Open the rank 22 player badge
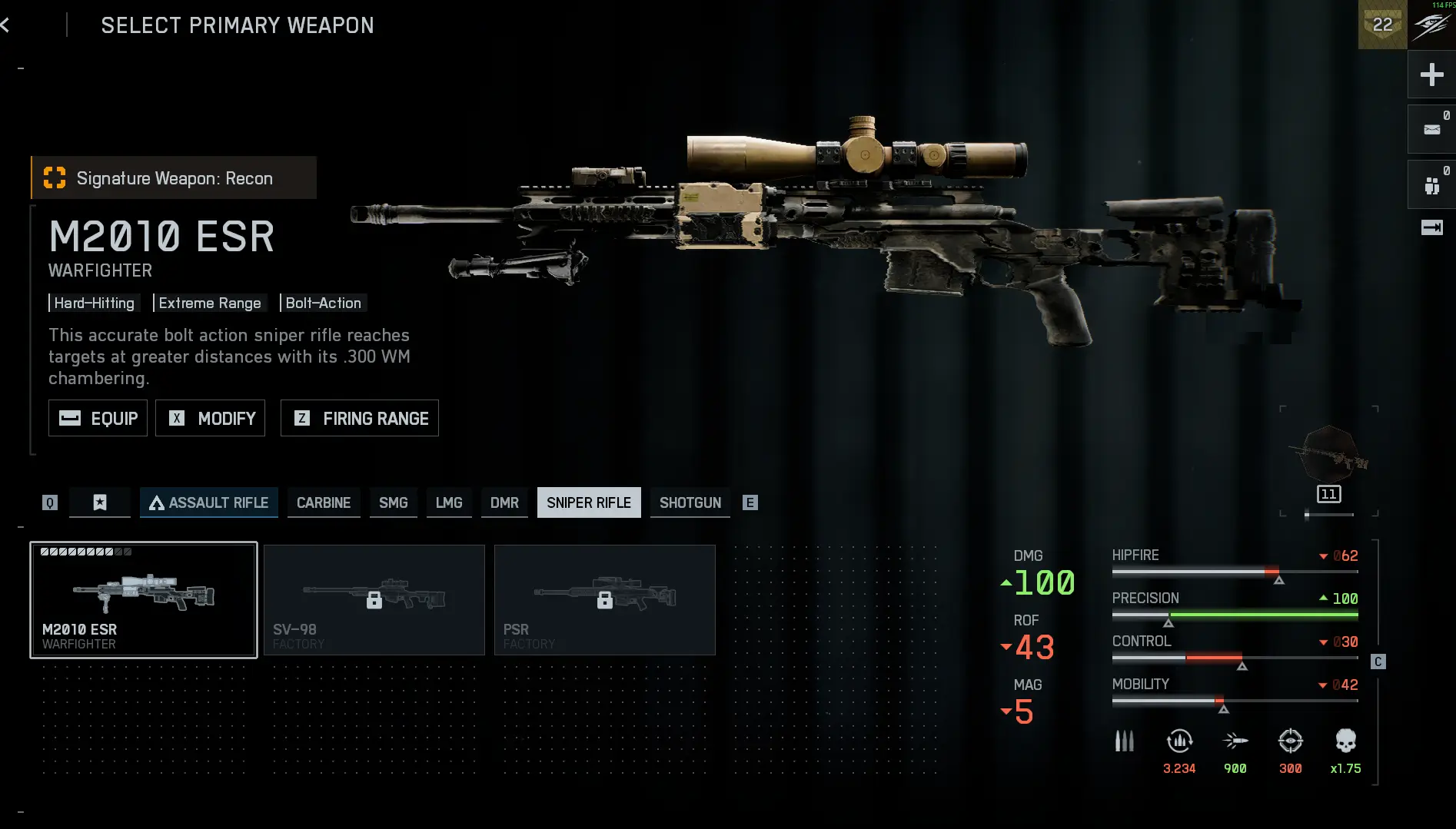Image resolution: width=1456 pixels, height=829 pixels. (x=1382, y=25)
